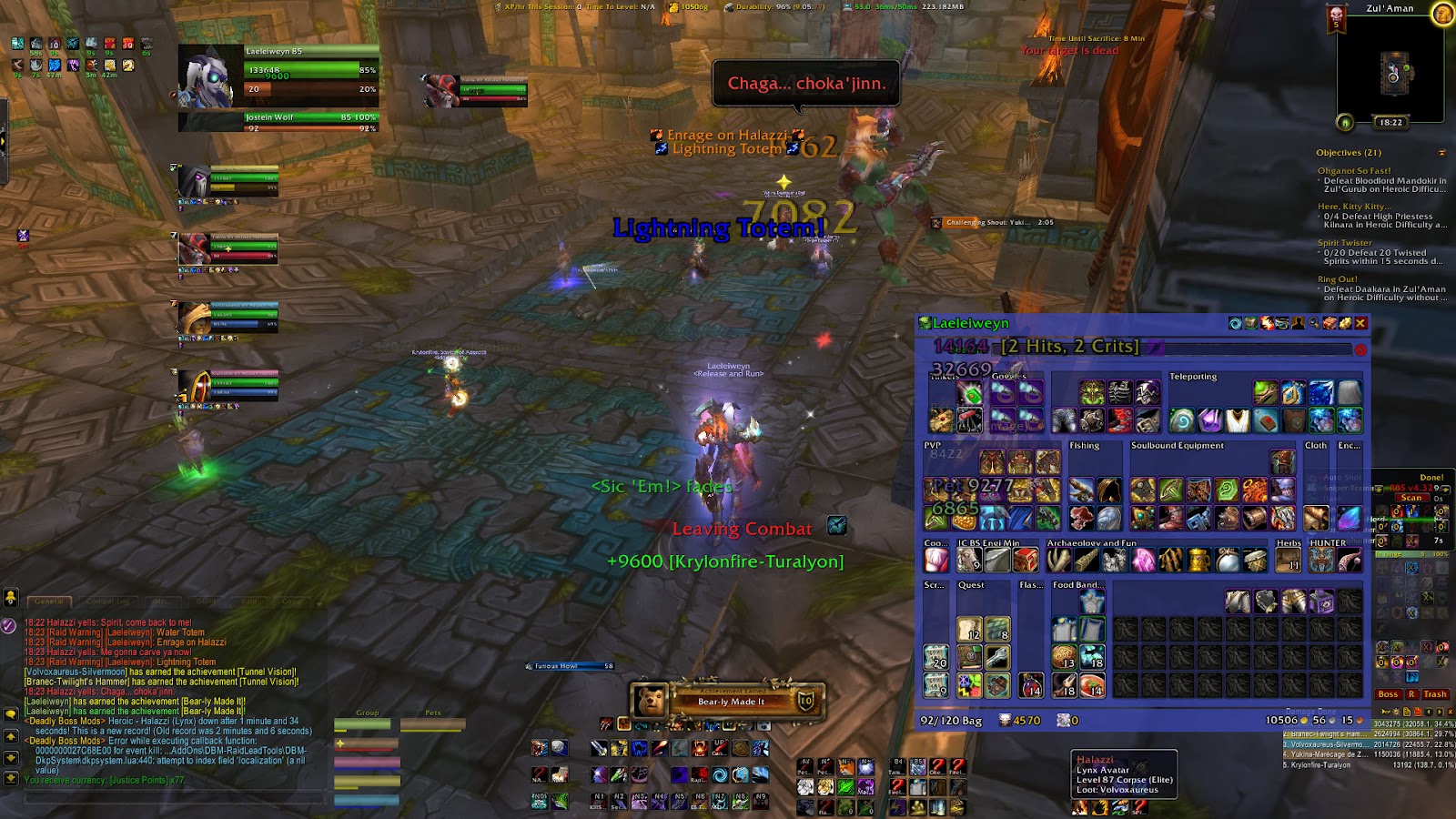1456x819 pixels.
Task: Select the HUNTER category icon in the bag
Action: (1321, 560)
